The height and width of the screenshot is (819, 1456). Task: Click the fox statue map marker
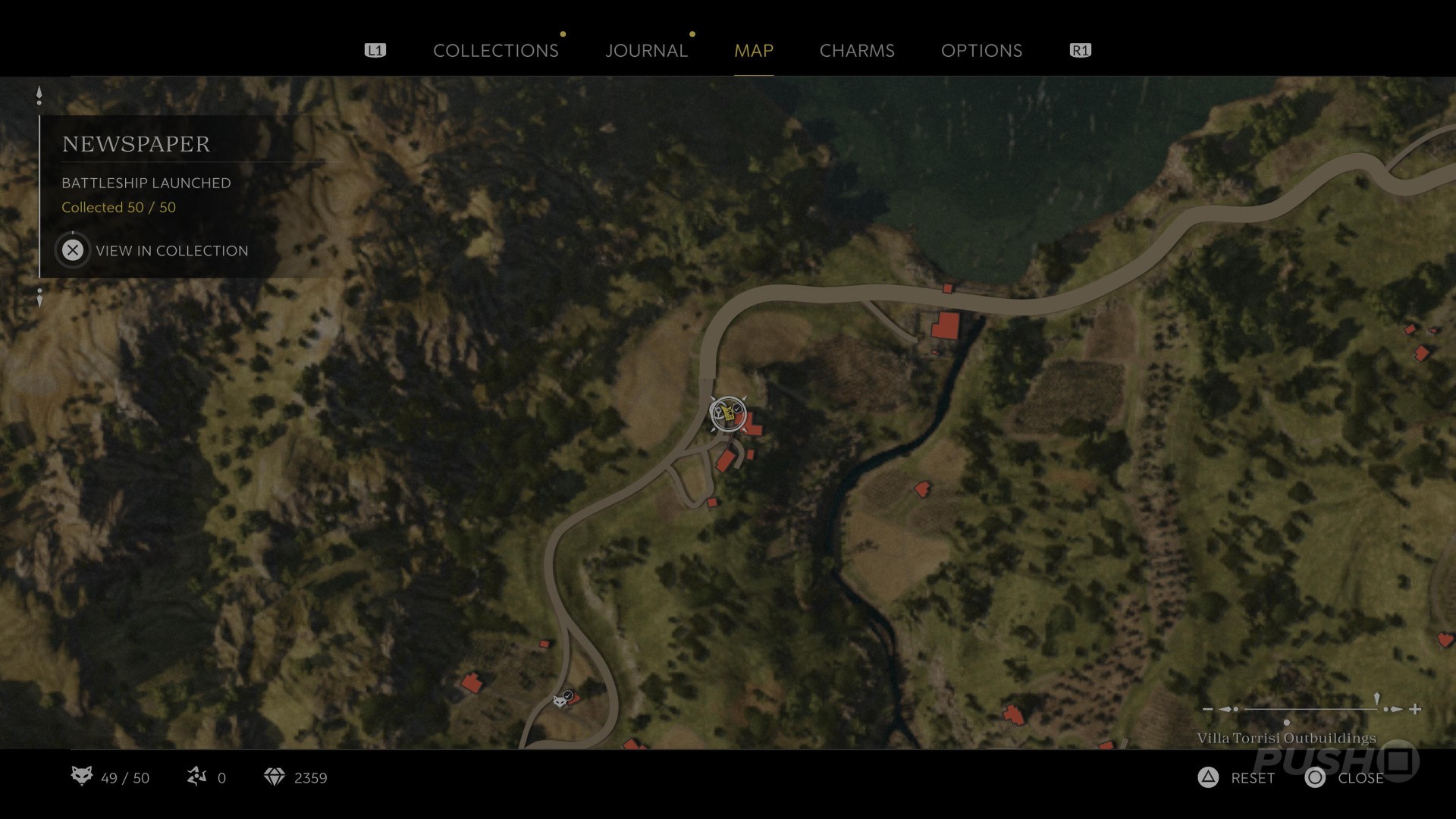pyautogui.click(x=561, y=700)
